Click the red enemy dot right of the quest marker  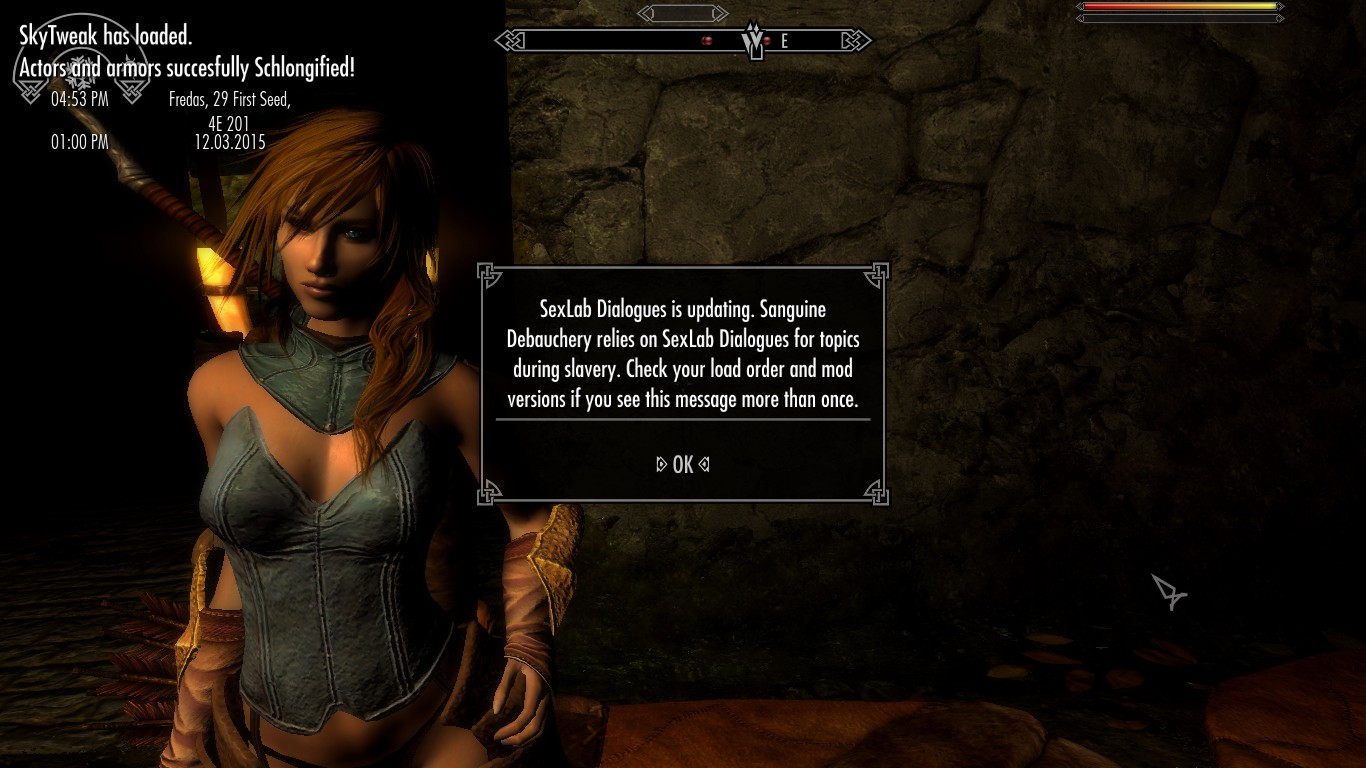pyautogui.click(x=766, y=41)
